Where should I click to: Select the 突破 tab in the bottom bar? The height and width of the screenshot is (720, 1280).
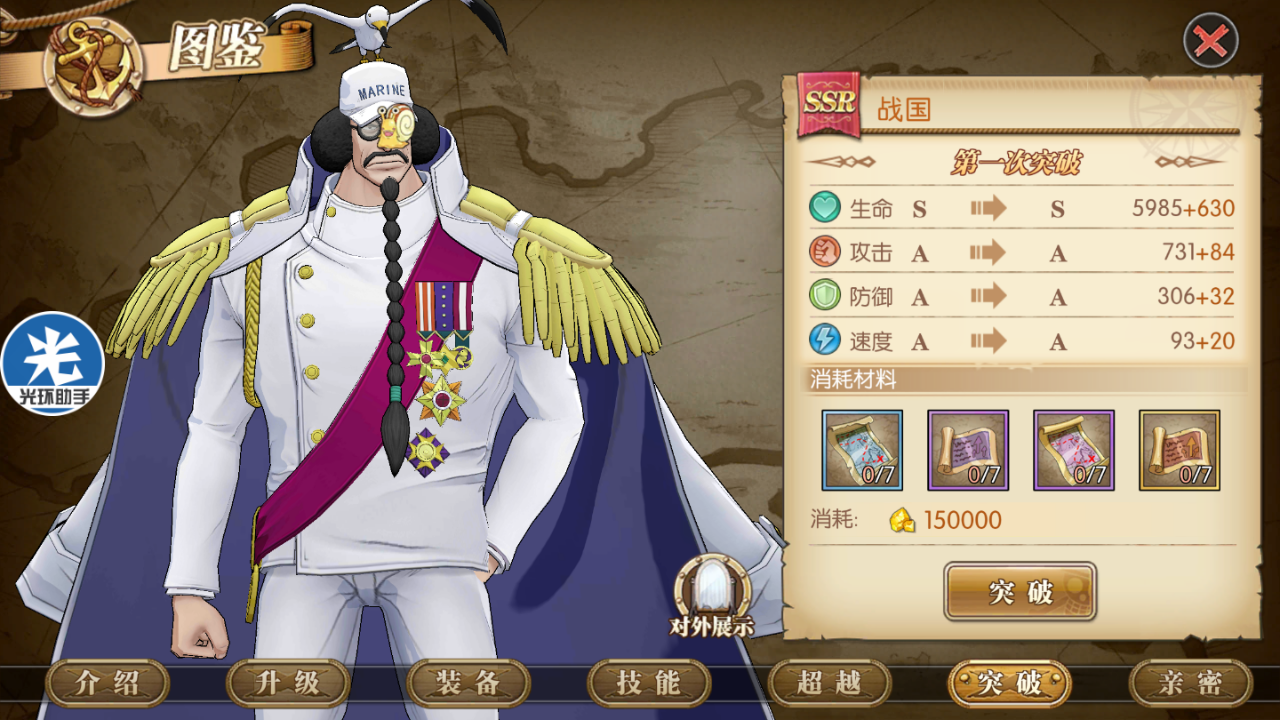click(1010, 684)
